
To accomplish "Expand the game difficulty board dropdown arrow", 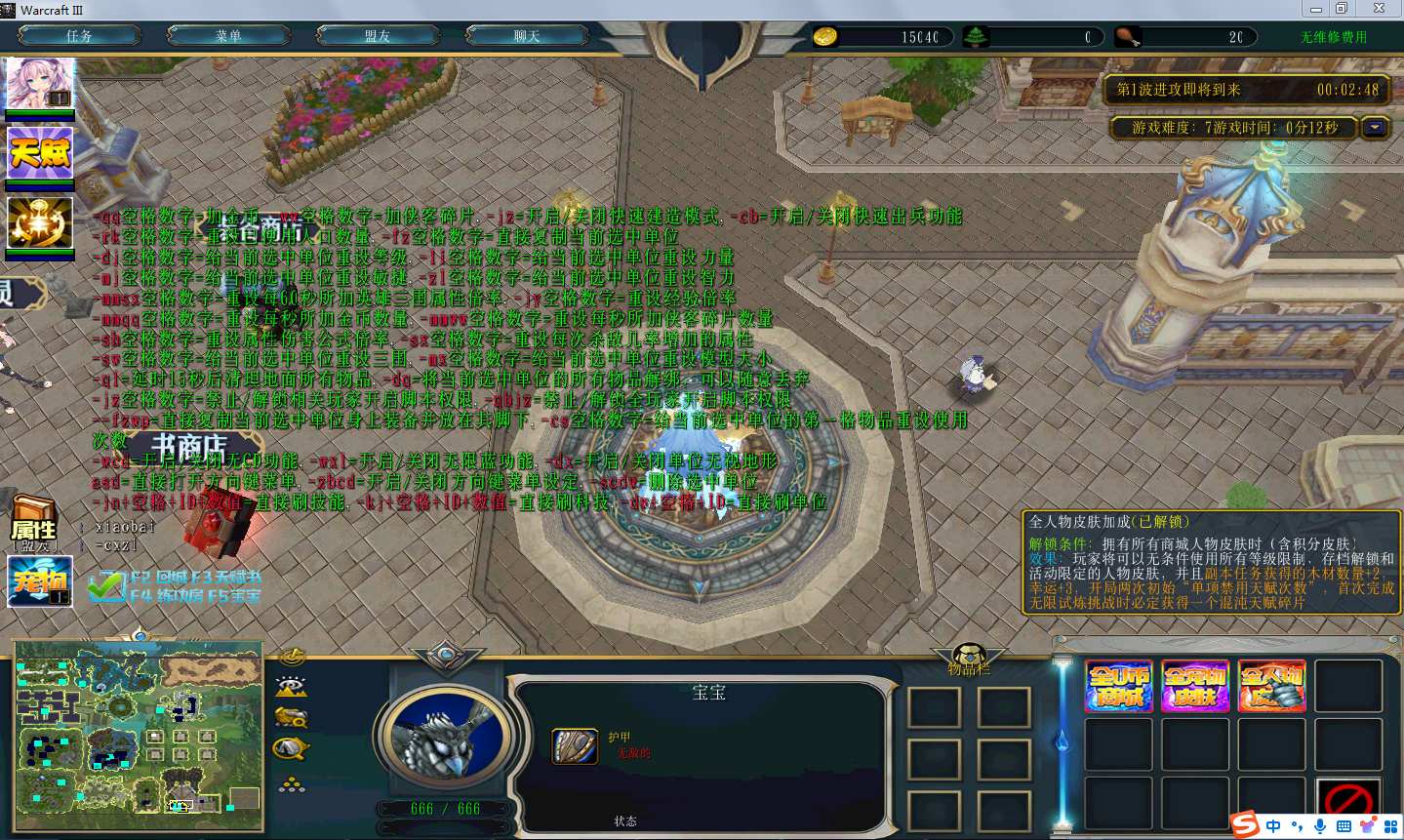I will tap(1376, 128).
